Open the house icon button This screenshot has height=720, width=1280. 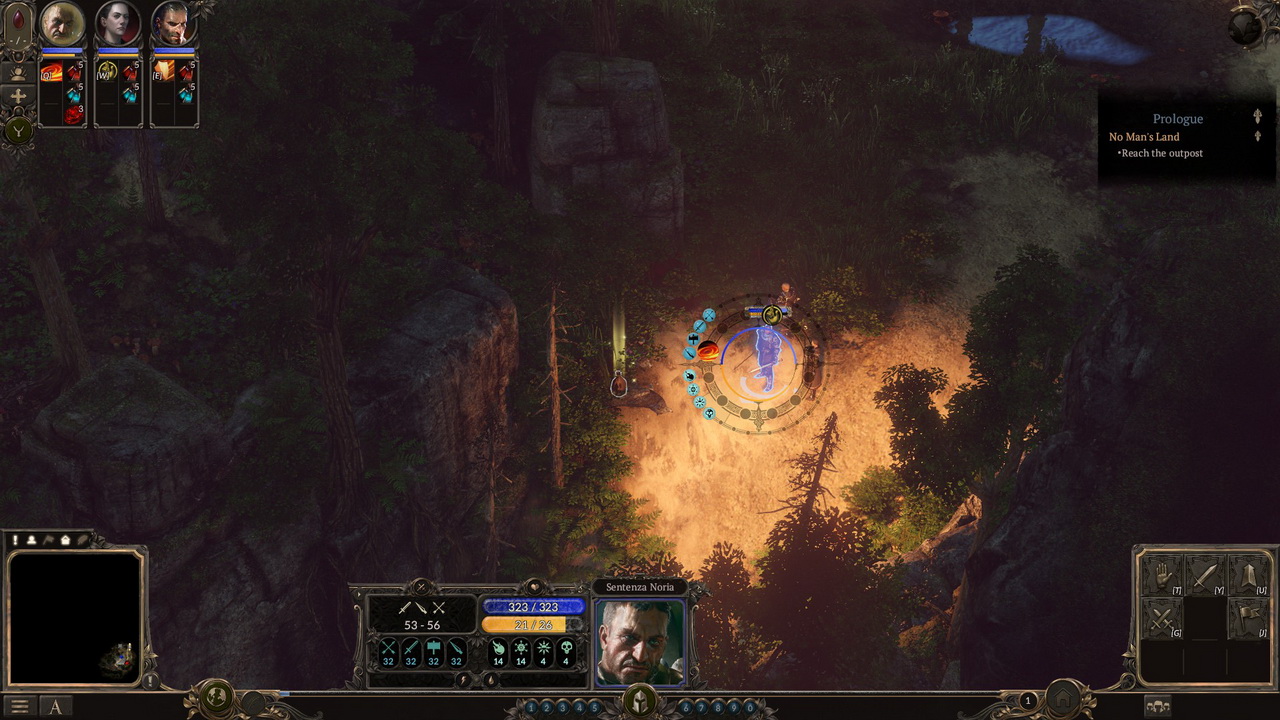[1064, 699]
